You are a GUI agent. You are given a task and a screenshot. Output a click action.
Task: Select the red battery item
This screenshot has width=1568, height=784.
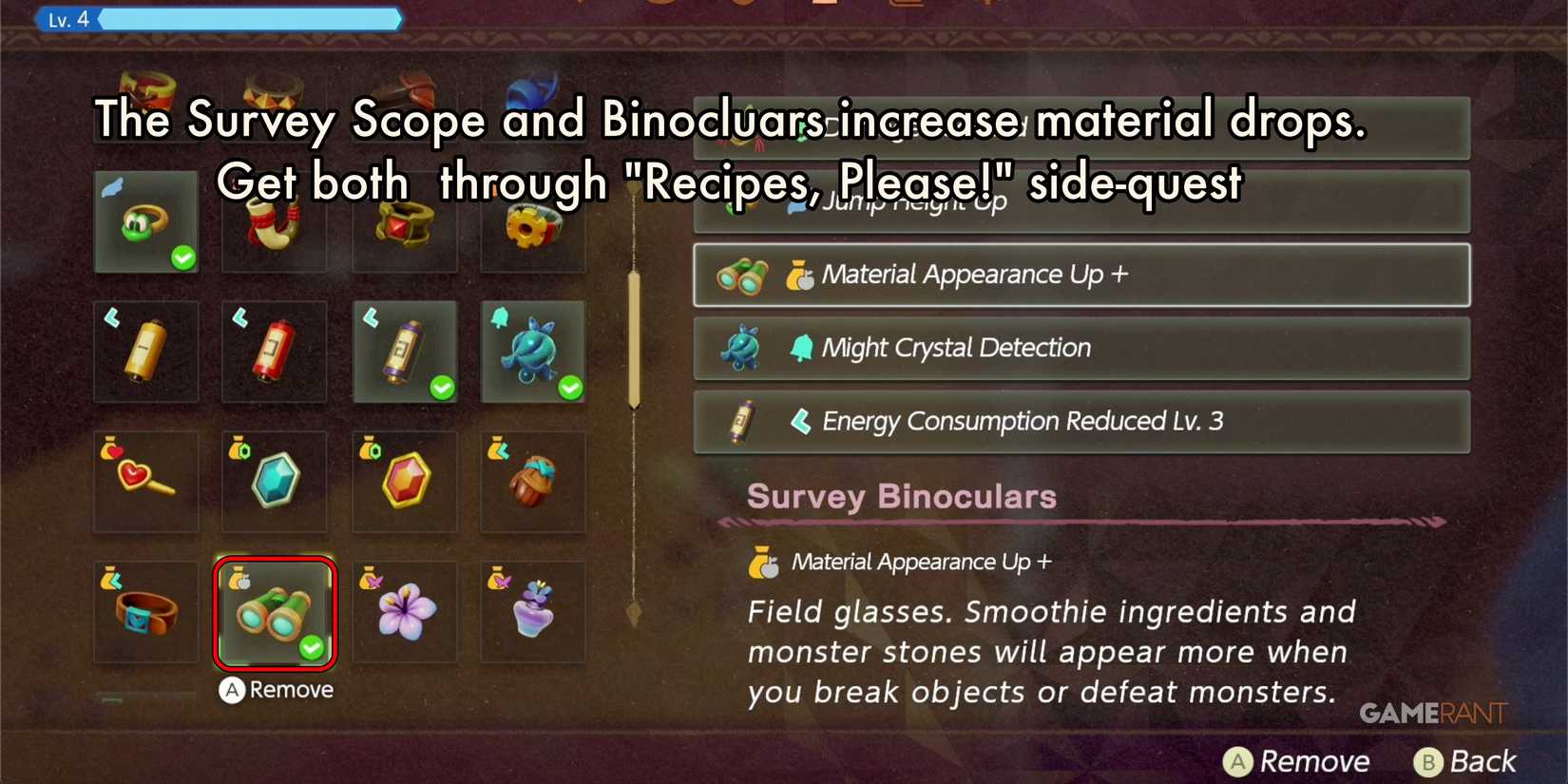[274, 352]
